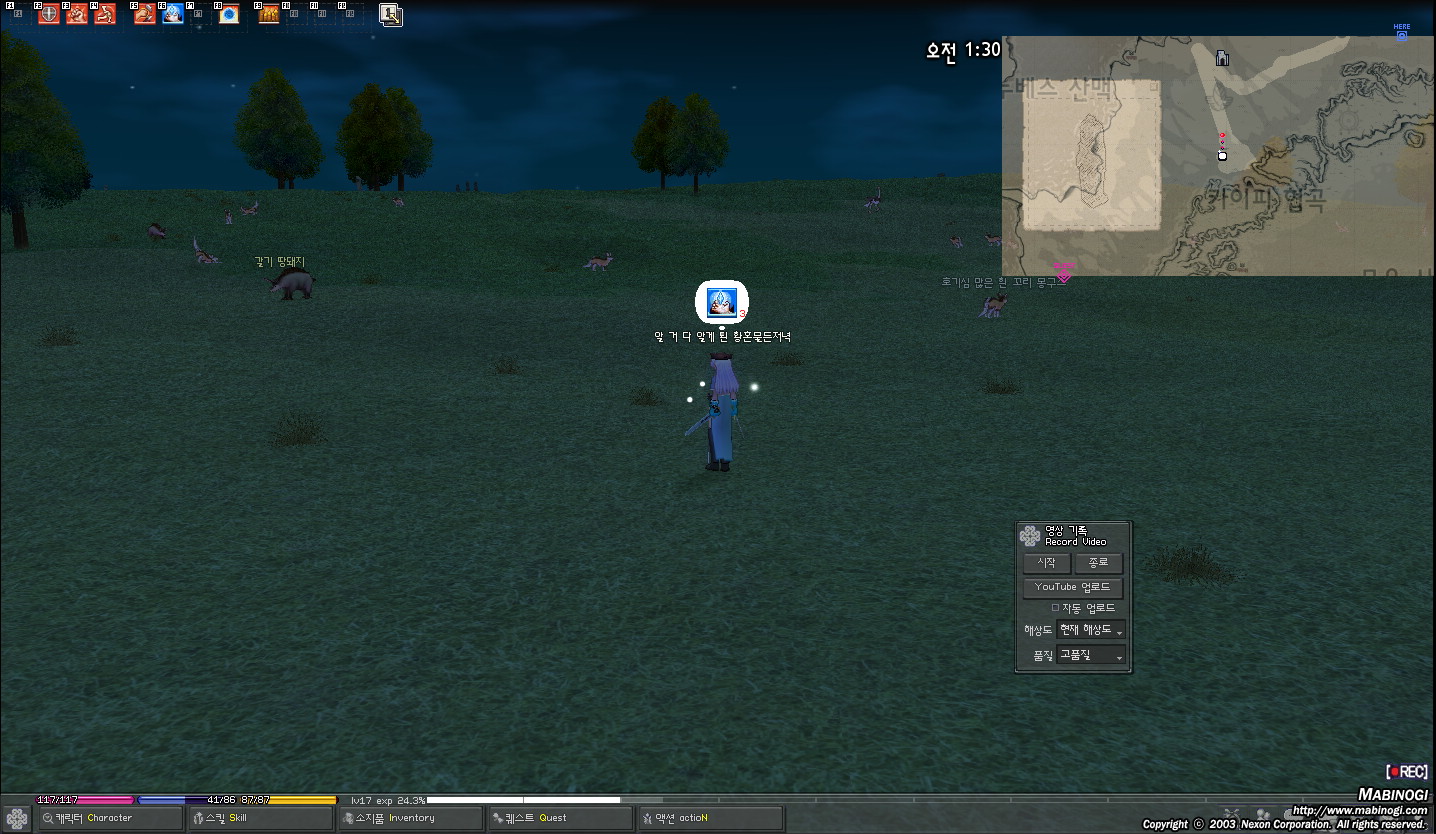Open the journal icon at the top toolbar
Viewport: 1436px width, 834px height.
click(x=389, y=14)
